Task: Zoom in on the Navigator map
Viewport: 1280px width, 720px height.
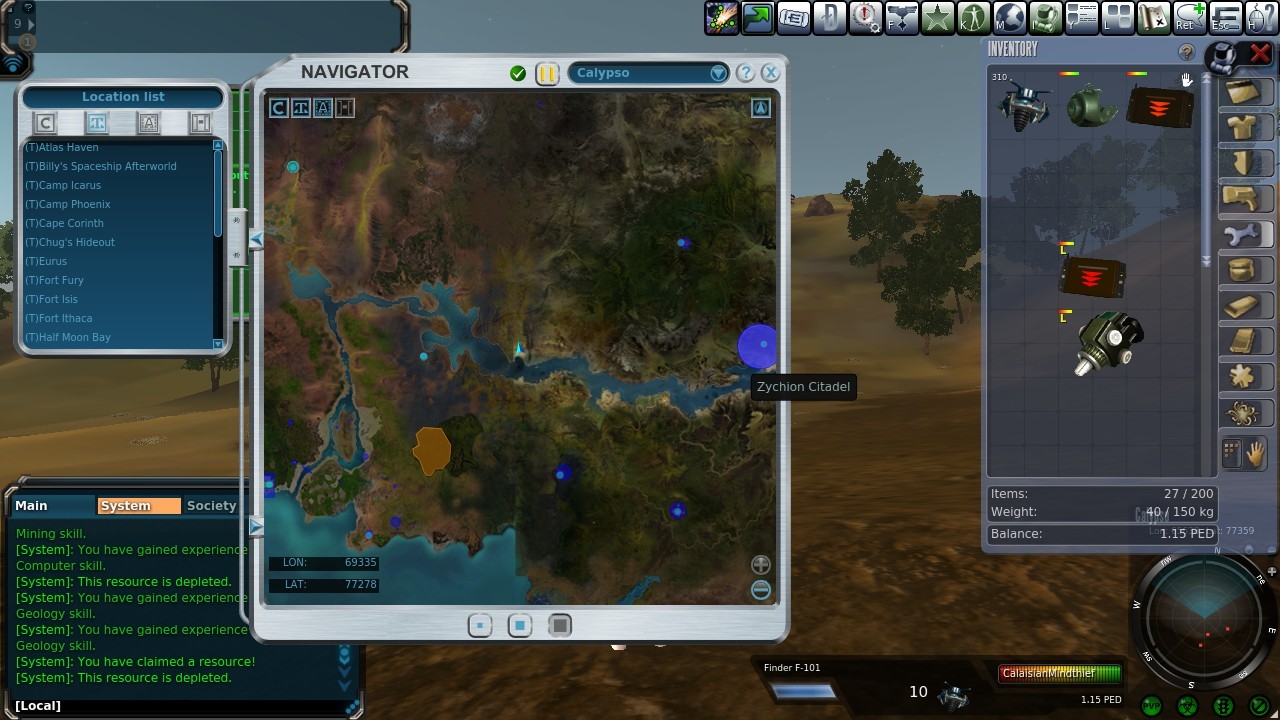Action: (x=761, y=565)
